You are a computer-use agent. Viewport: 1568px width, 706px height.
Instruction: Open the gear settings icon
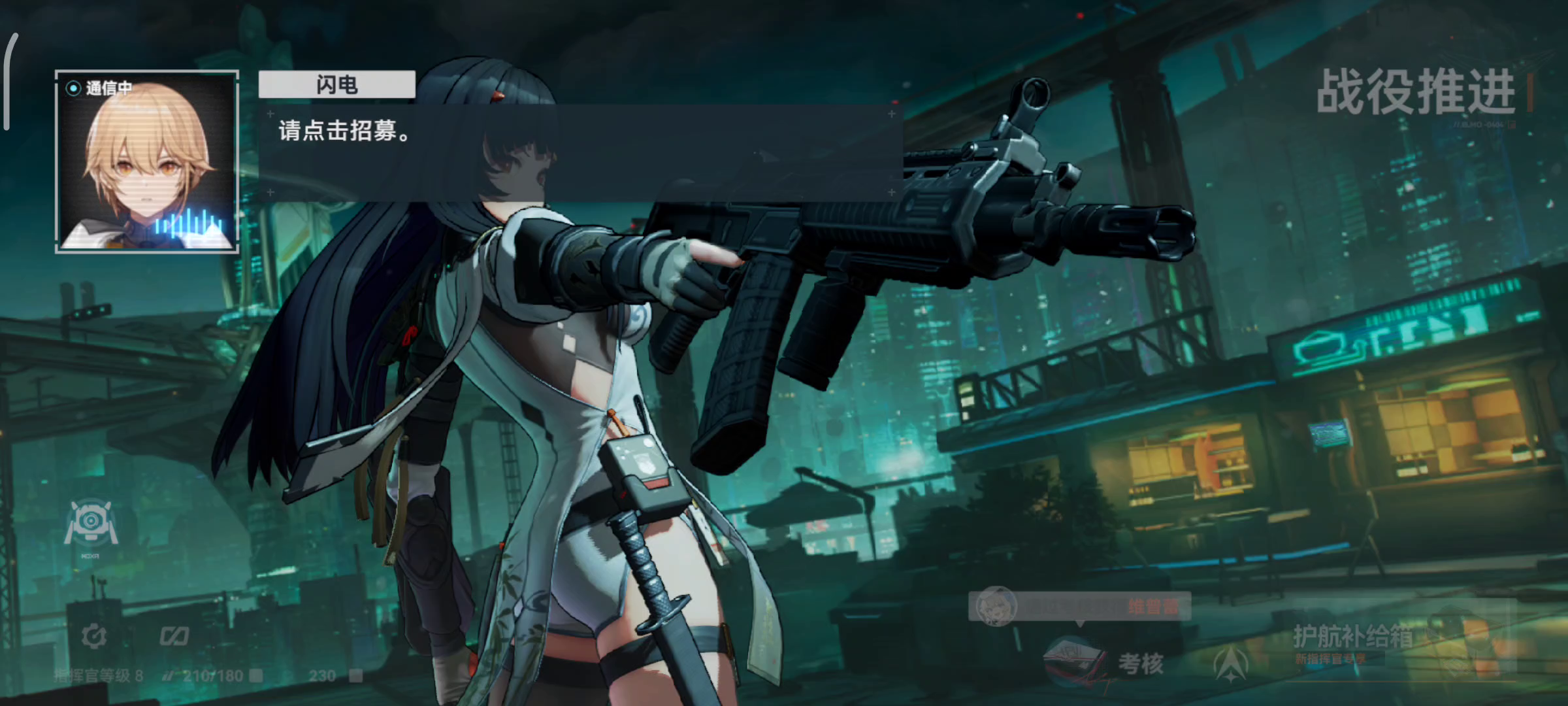point(94,635)
